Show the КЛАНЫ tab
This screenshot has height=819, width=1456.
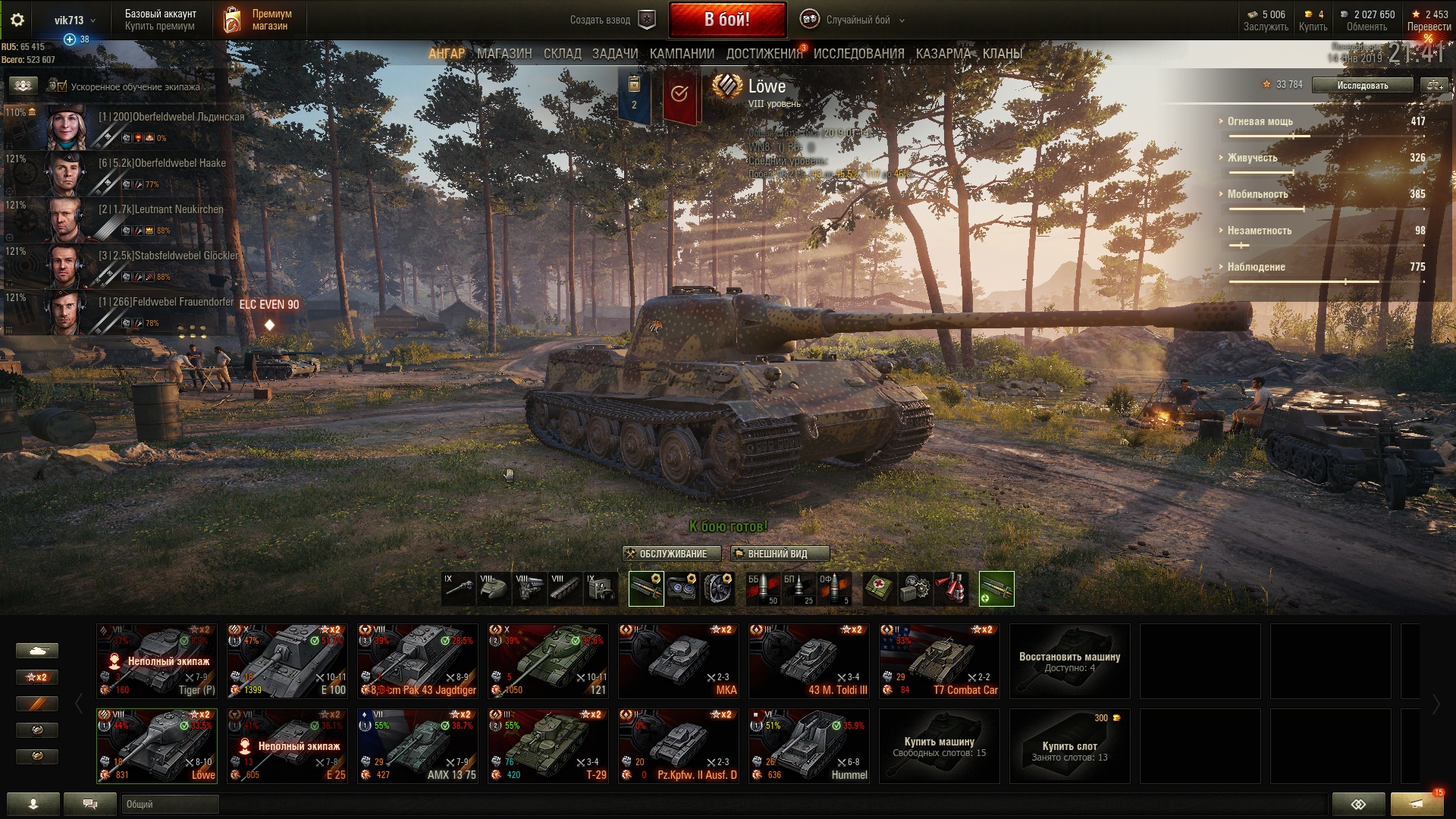1003,54
